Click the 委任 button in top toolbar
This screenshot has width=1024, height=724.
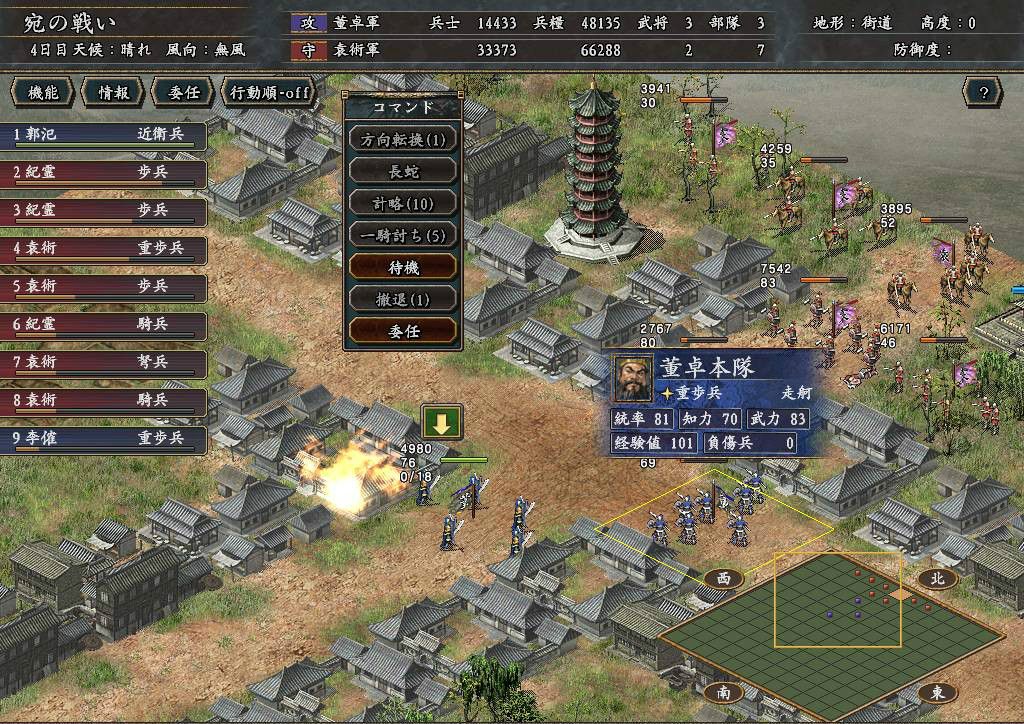[x=183, y=93]
